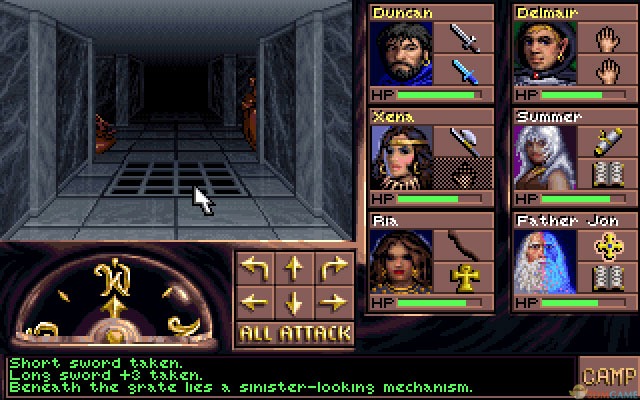Viewport: 640px width, 400px height.
Task: Open the CAMP menu
Action: point(608,376)
